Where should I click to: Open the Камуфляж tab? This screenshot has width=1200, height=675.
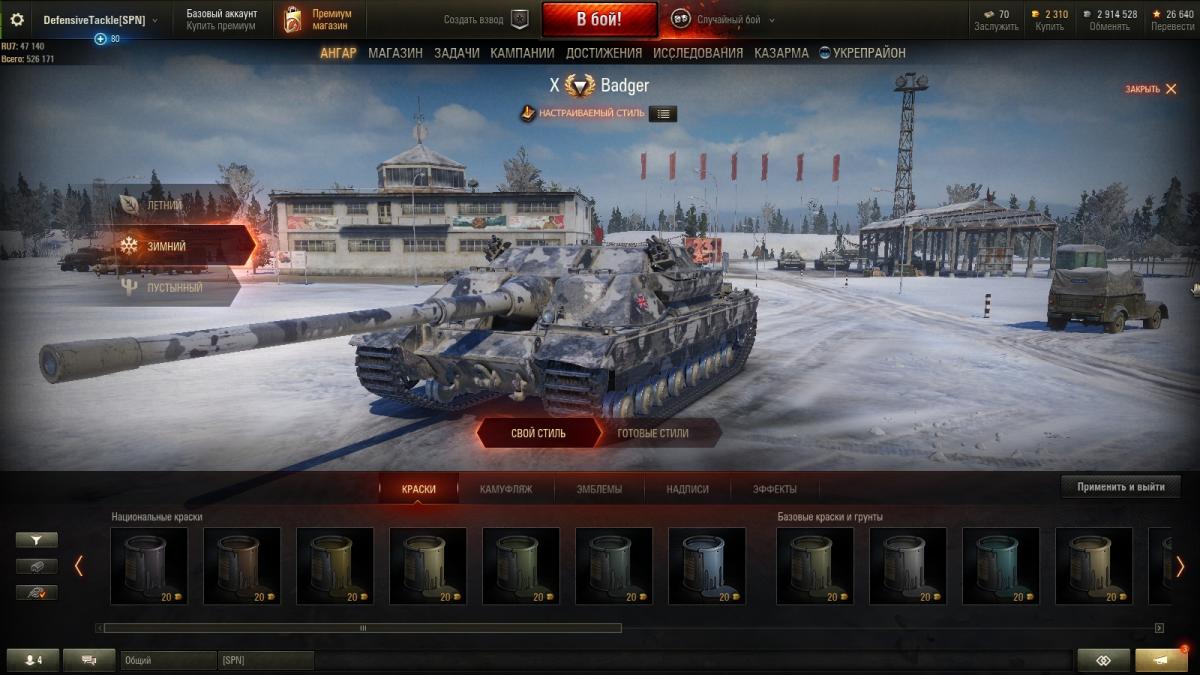505,489
